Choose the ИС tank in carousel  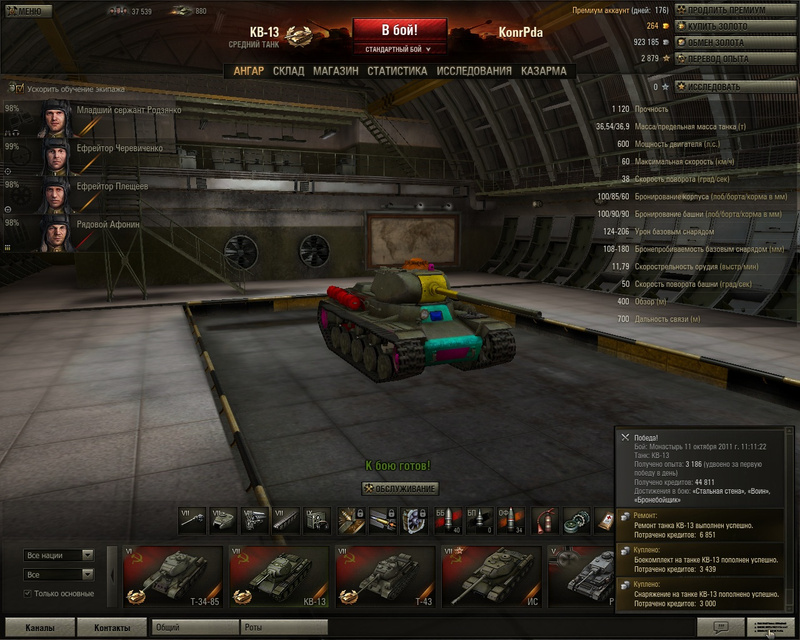(x=490, y=576)
